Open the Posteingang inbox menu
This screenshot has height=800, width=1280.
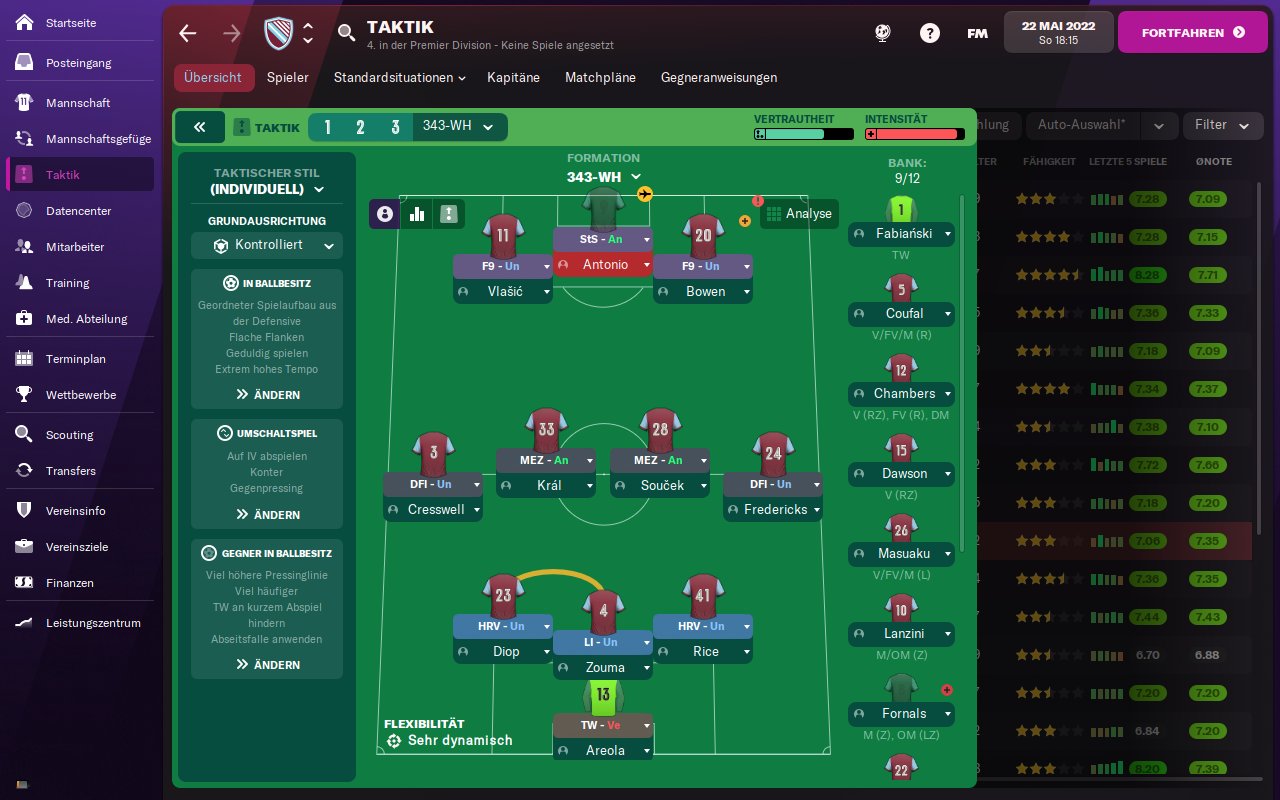click(x=78, y=63)
